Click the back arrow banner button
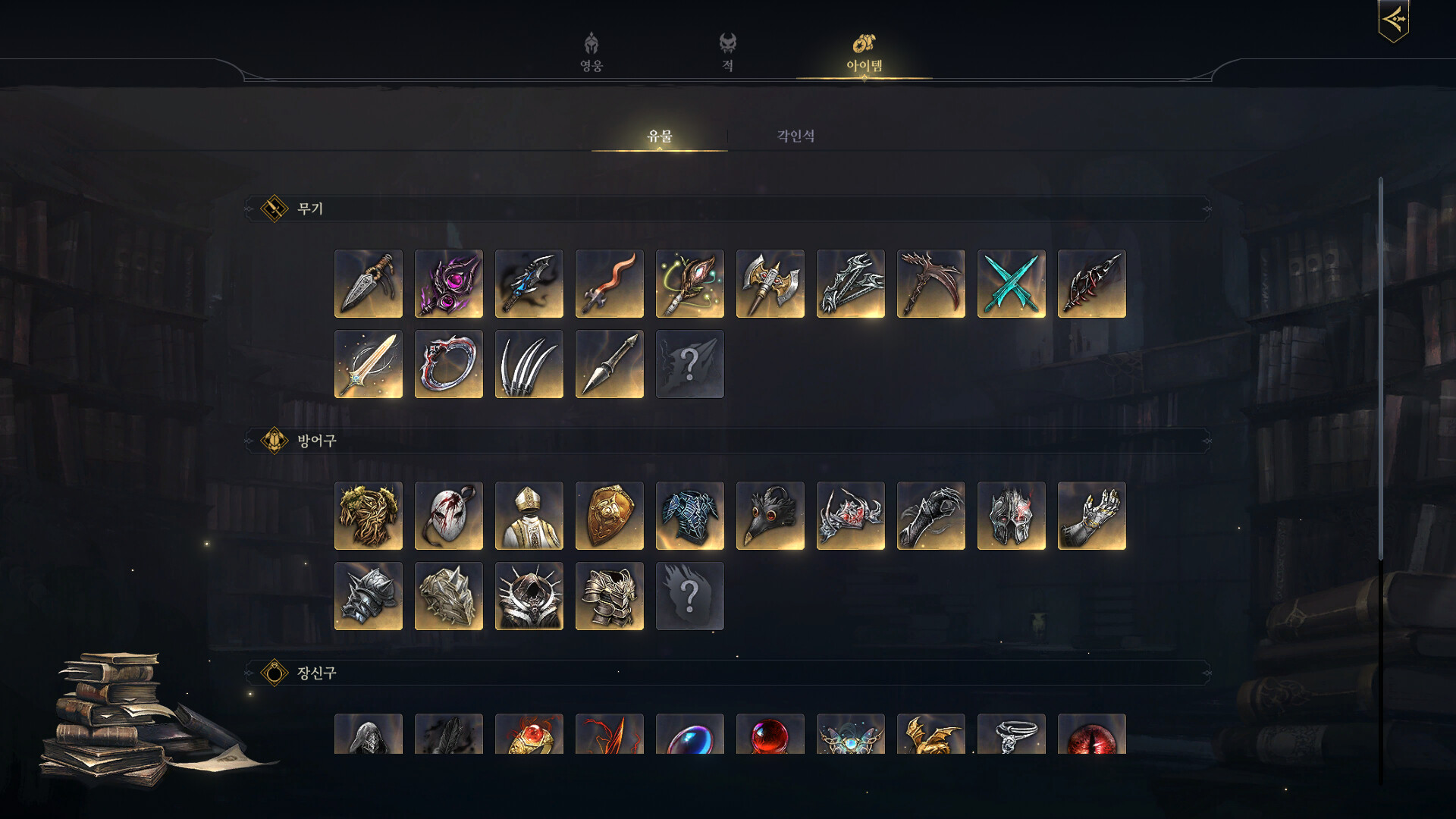This screenshot has height=819, width=1456. tap(1393, 20)
